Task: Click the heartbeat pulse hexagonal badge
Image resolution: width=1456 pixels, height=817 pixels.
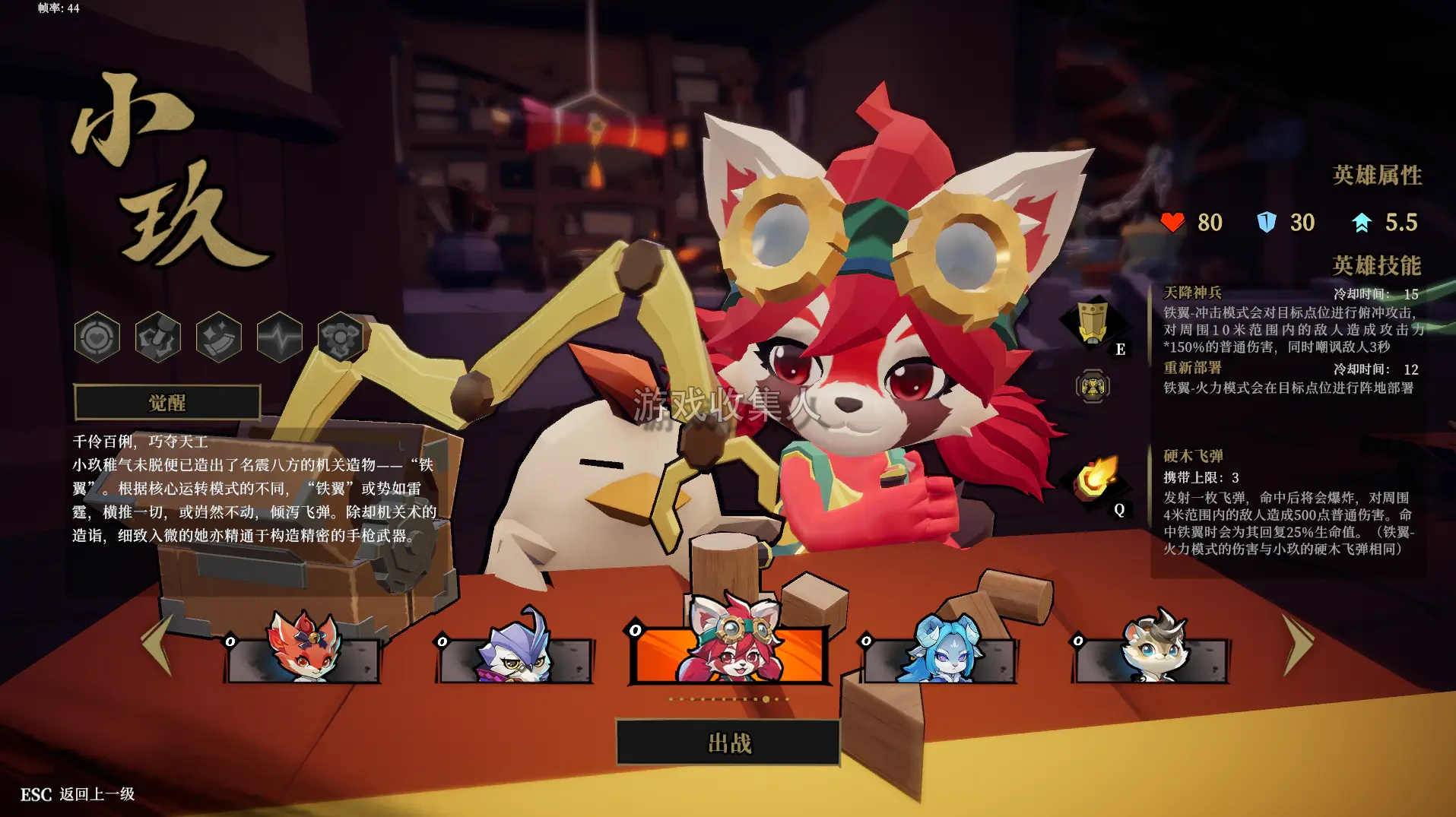Action: coord(279,337)
